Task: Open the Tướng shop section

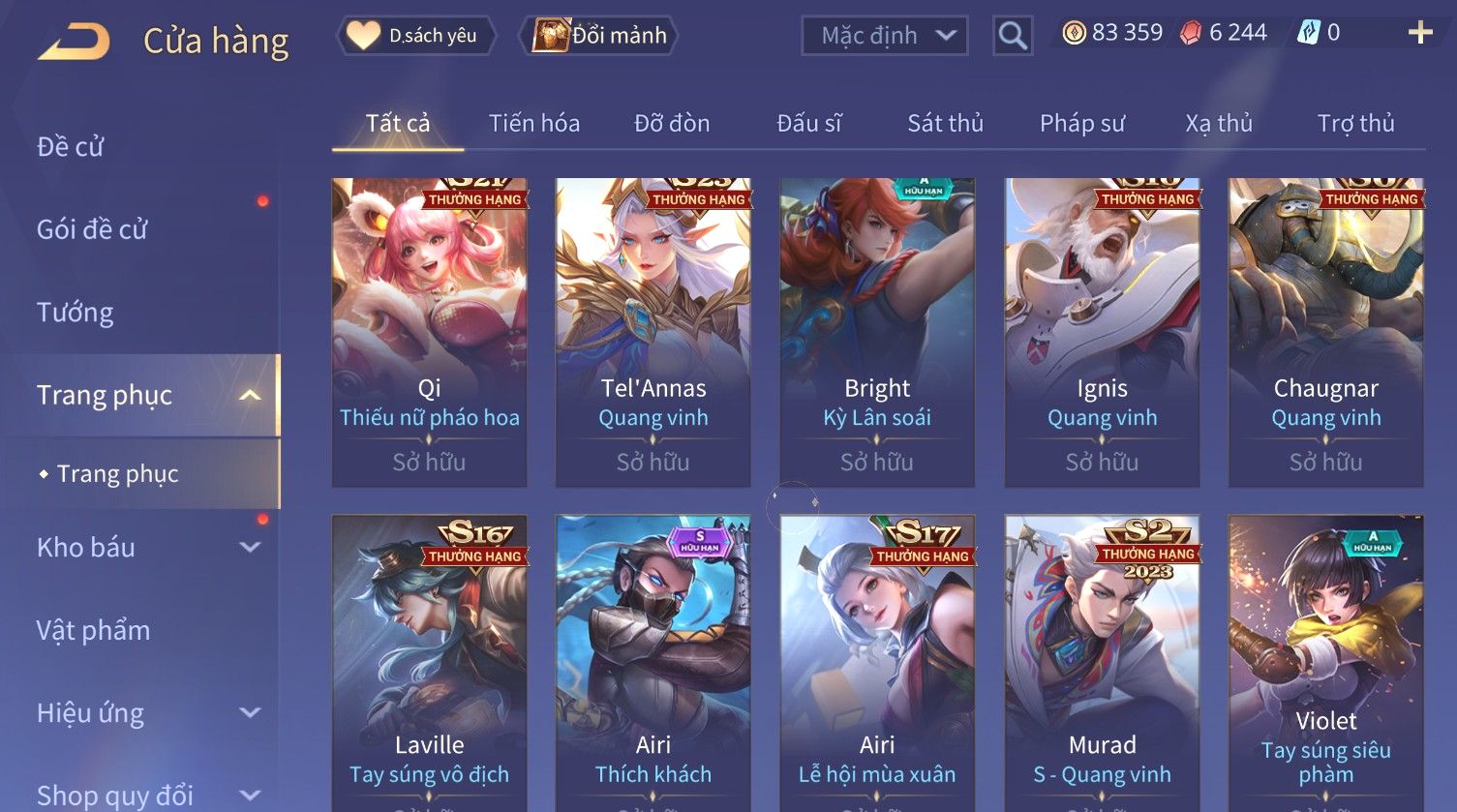Action: 76,313
